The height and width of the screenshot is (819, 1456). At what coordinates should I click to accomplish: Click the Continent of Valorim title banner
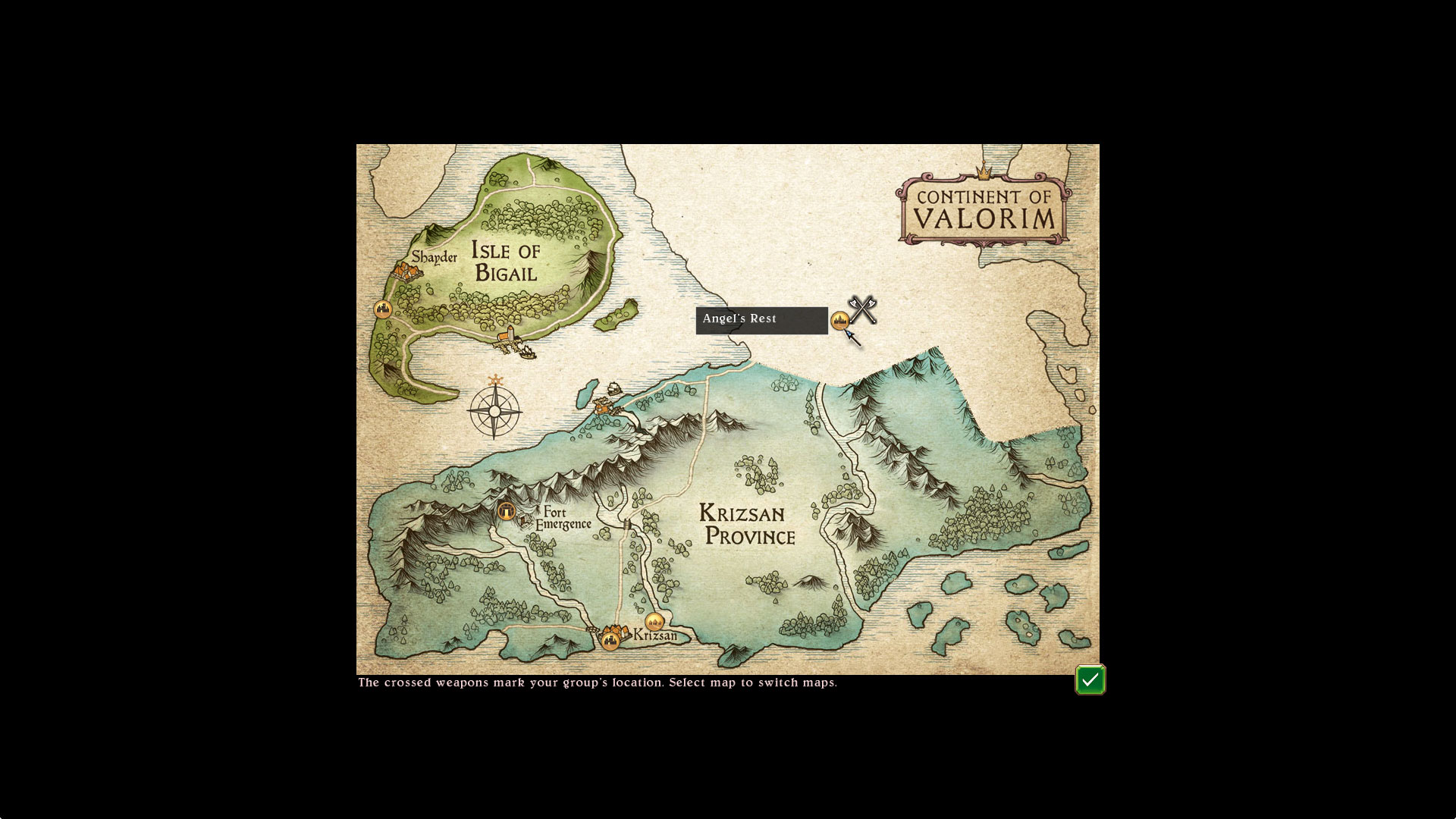984,210
